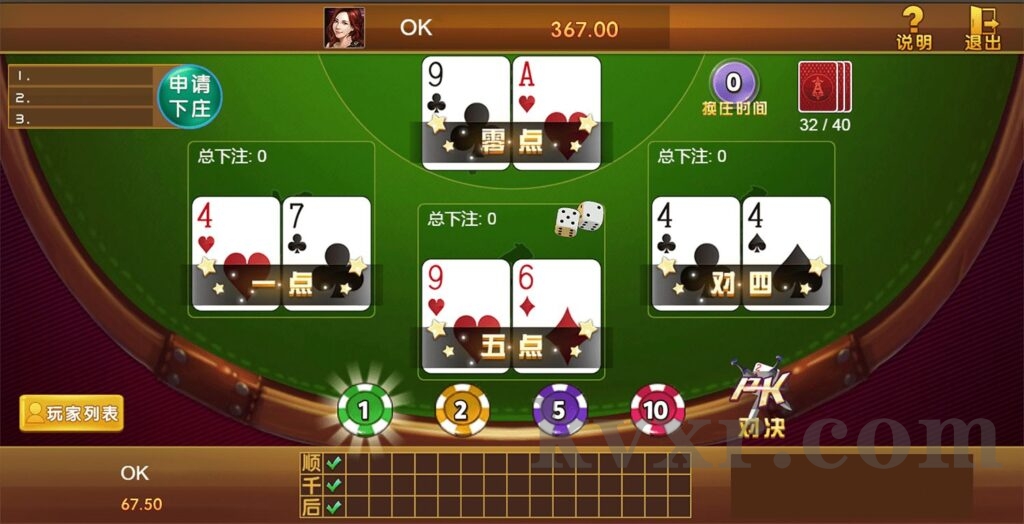Choose the orange 2 betting chip
The image size is (1024, 524).
[462, 410]
